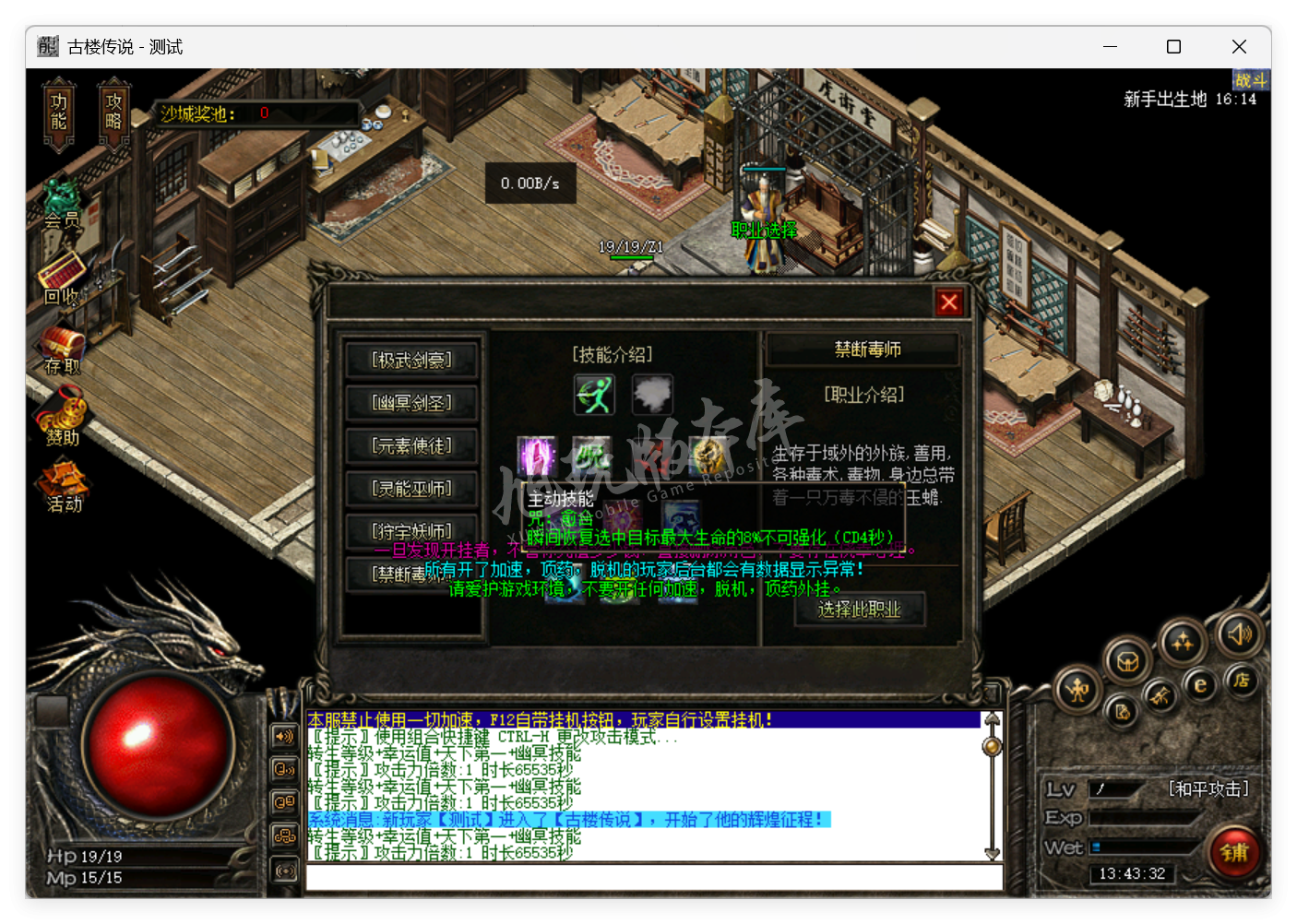Select the [极武剑豪] class button
The height and width of the screenshot is (924, 1297).
pos(411,360)
